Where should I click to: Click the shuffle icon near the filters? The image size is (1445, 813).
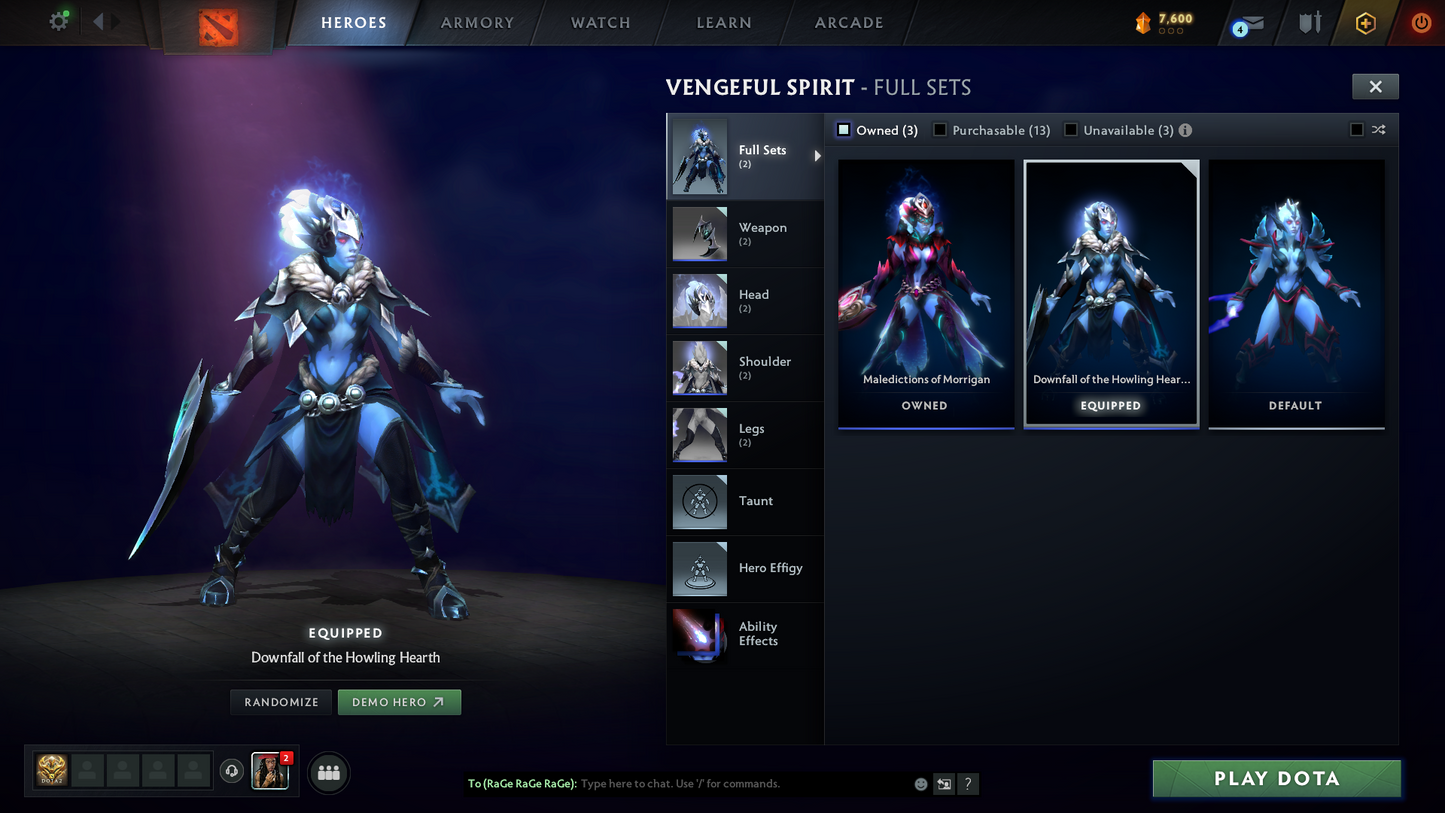1378,129
